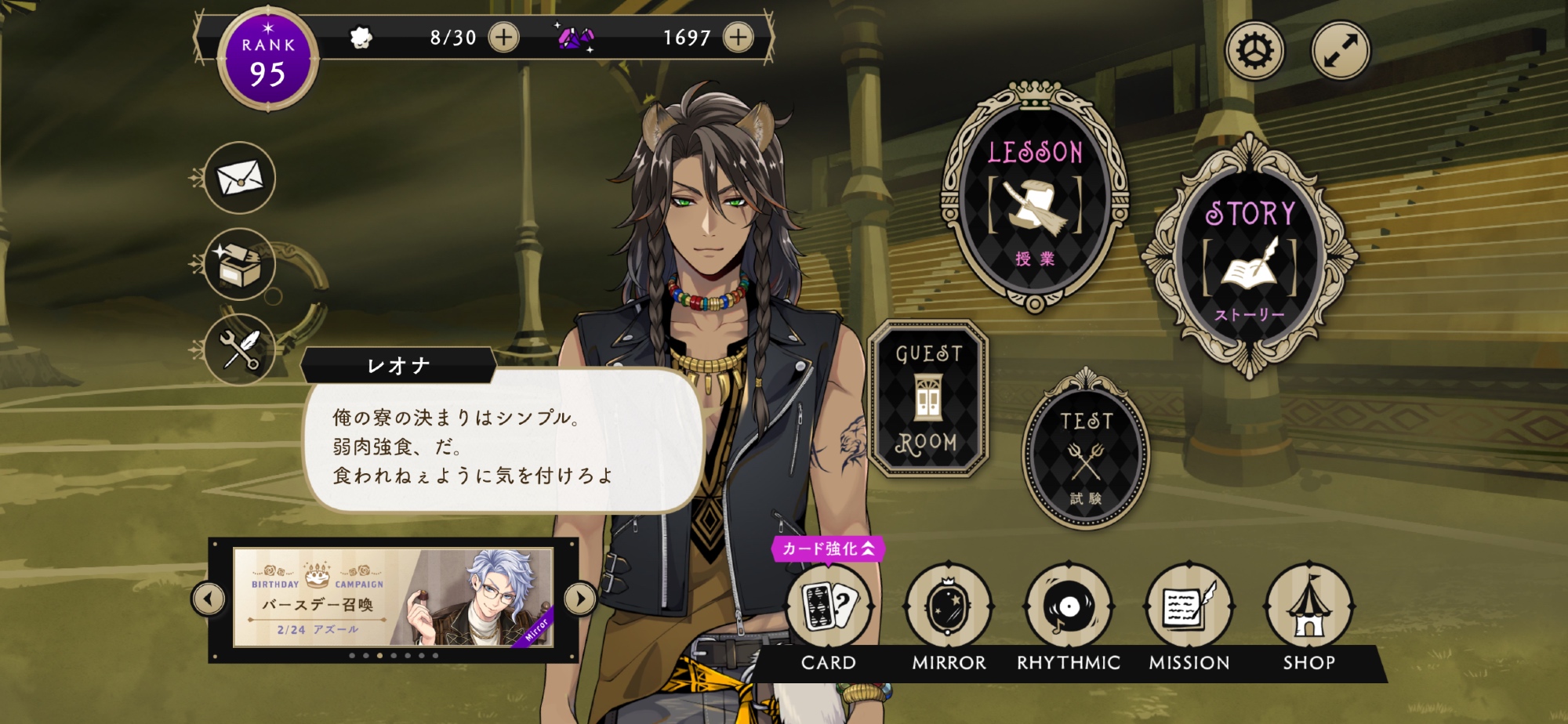1568x724 pixels.
Task: Open the gear settings button
Action: point(1255,51)
